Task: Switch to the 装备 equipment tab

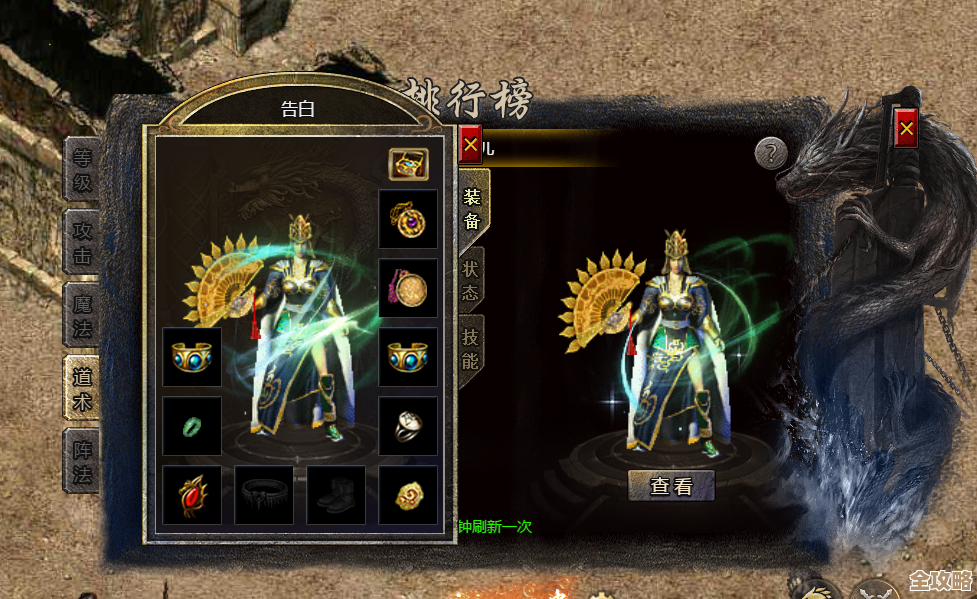Action: coord(471,207)
